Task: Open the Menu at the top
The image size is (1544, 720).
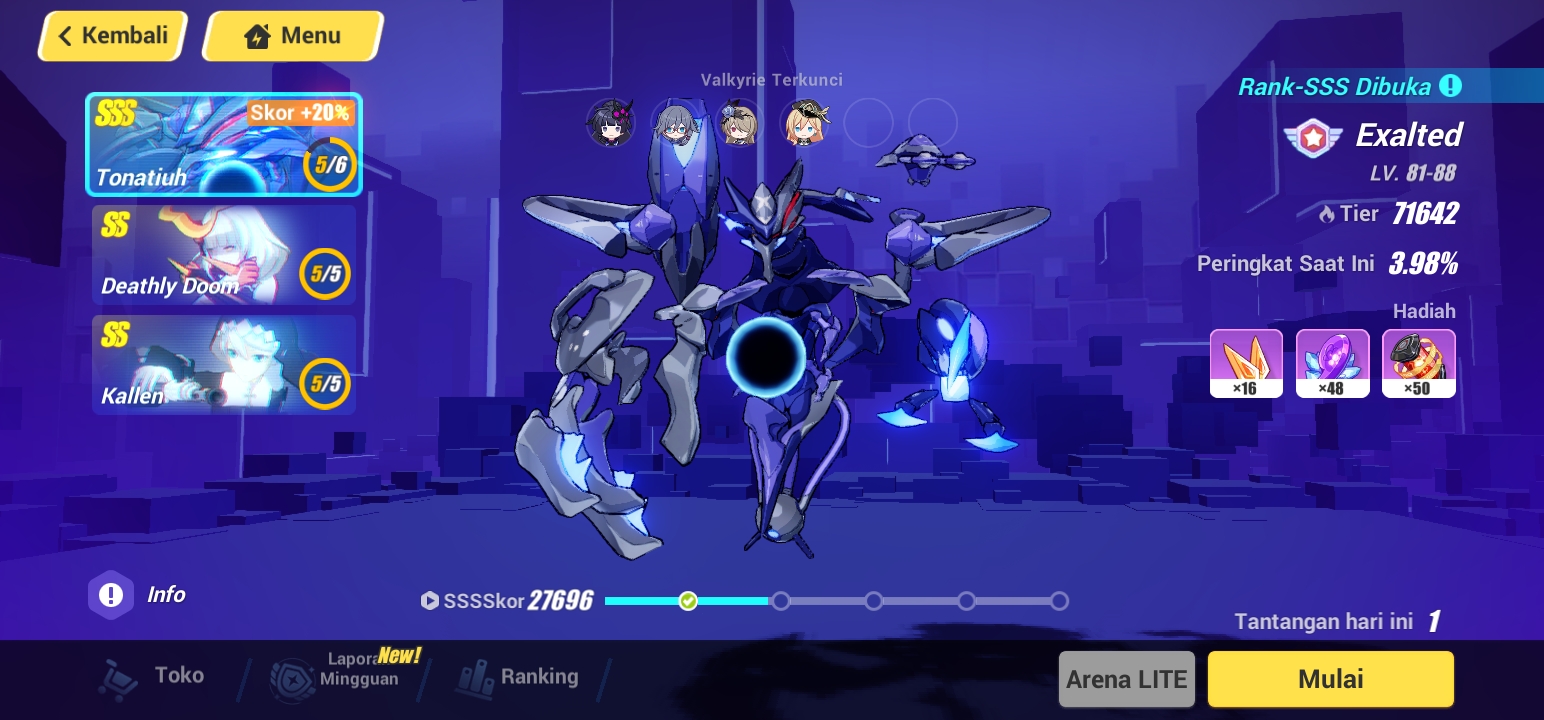Action: (x=293, y=35)
